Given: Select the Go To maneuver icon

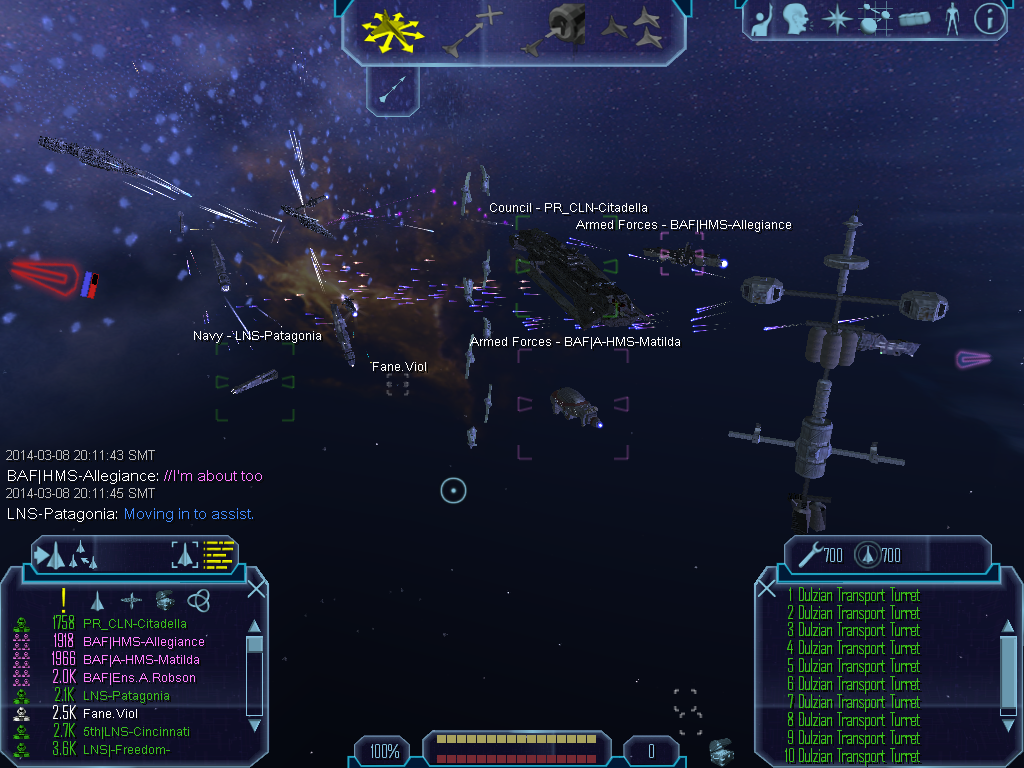Looking at the screenshot, I should pos(474,30).
